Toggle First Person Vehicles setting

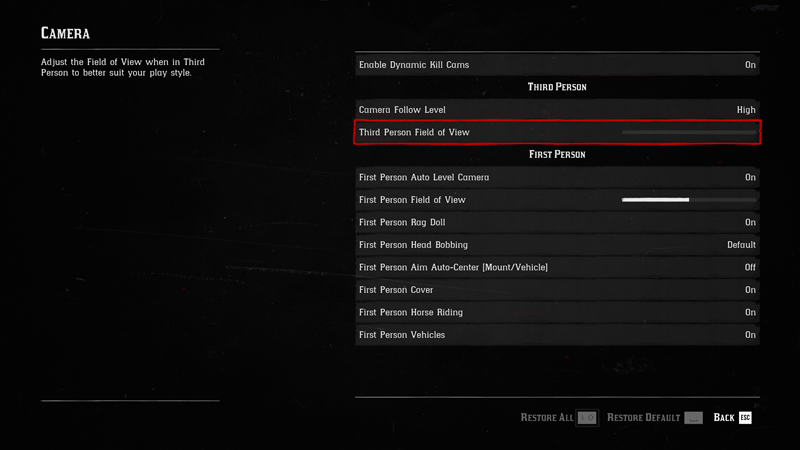coord(557,335)
